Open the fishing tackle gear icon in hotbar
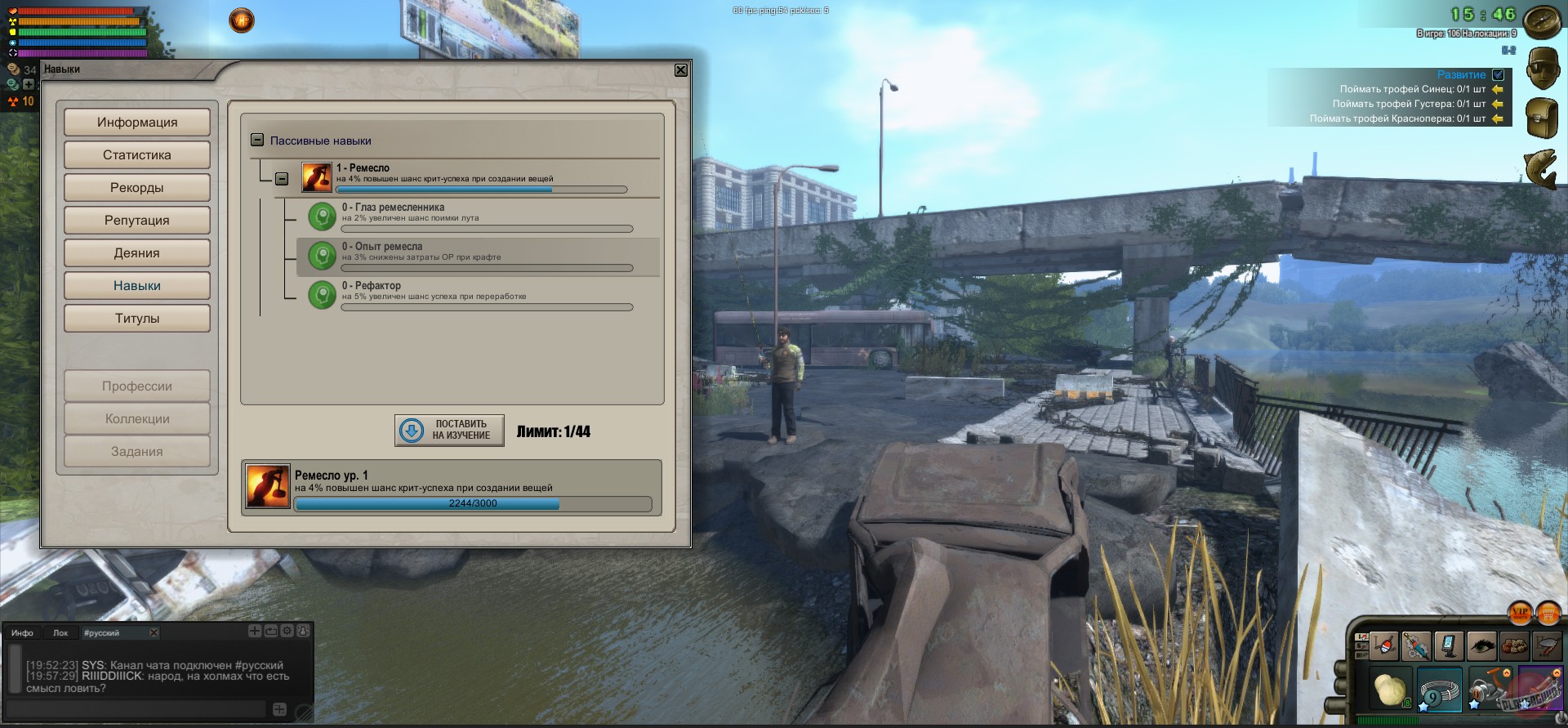The height and width of the screenshot is (728, 1568). pyautogui.click(x=1417, y=646)
